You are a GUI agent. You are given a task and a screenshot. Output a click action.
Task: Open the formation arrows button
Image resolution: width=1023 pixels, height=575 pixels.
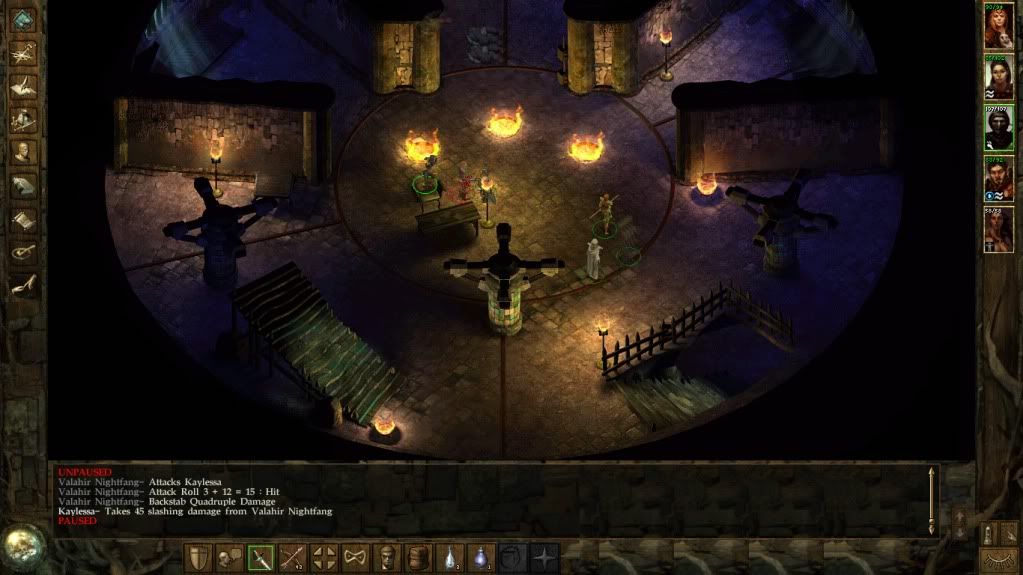coord(323,557)
